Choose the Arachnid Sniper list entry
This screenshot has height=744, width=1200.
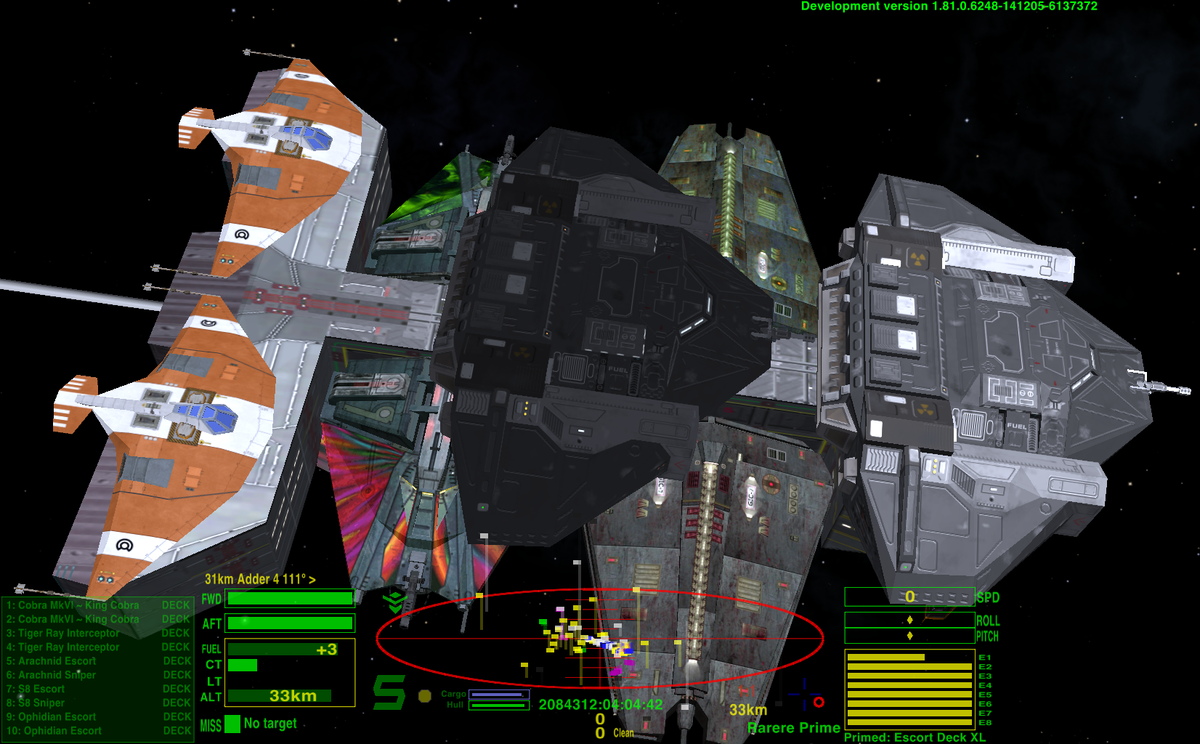58,675
